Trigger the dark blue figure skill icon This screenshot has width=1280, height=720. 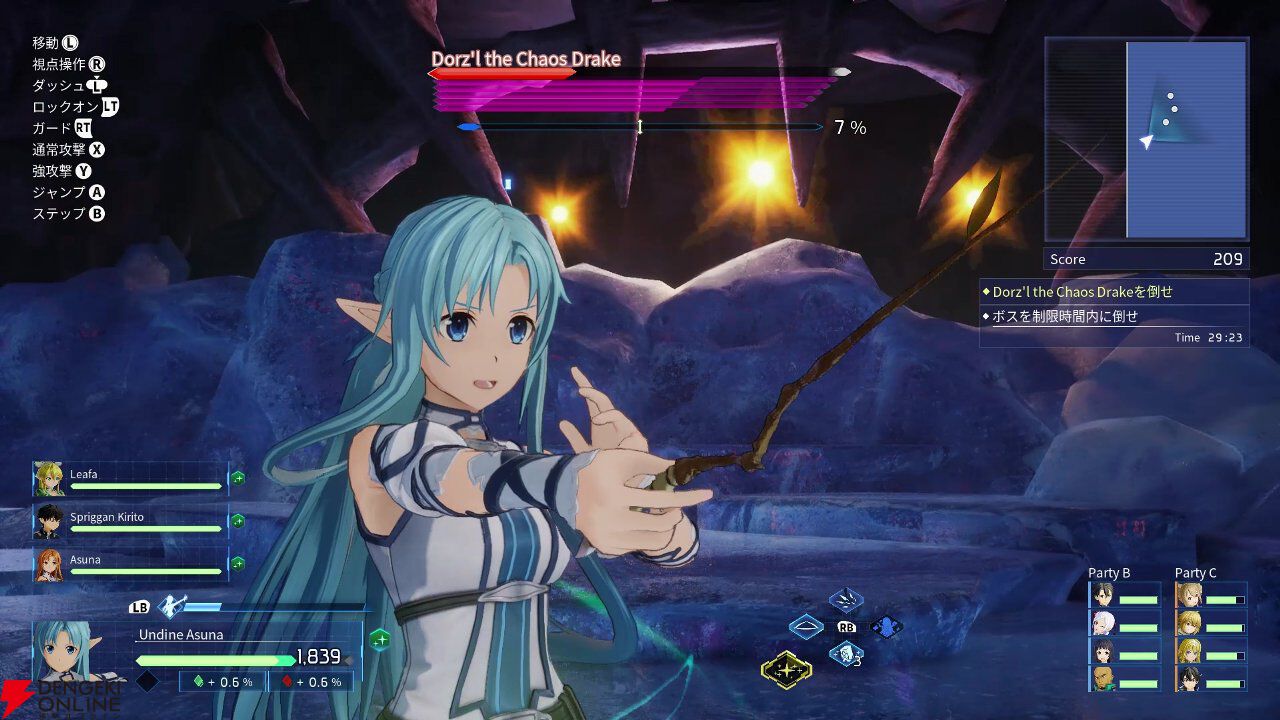886,628
